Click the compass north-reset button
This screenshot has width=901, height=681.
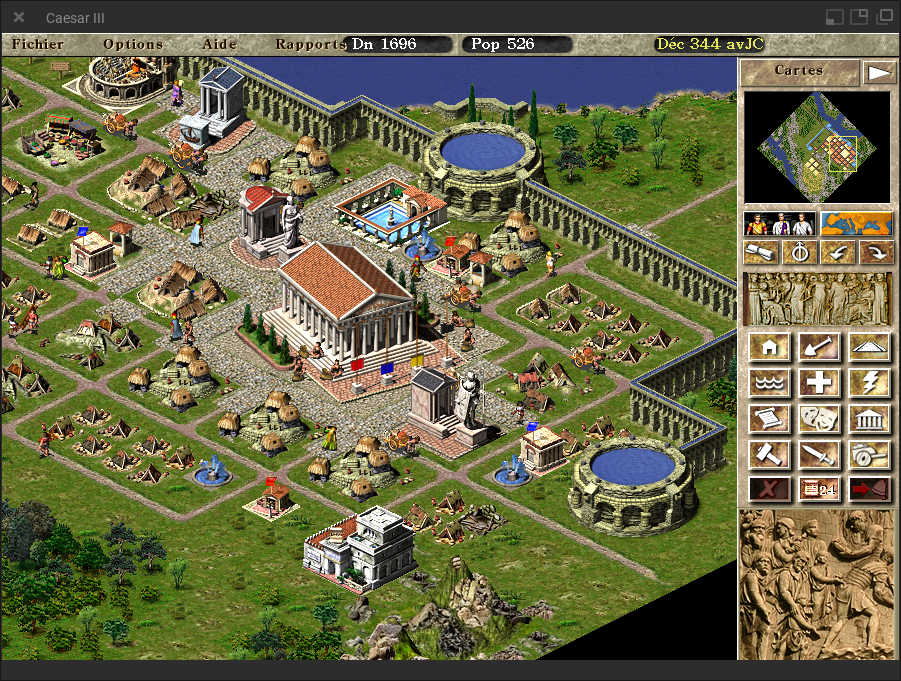[x=799, y=253]
